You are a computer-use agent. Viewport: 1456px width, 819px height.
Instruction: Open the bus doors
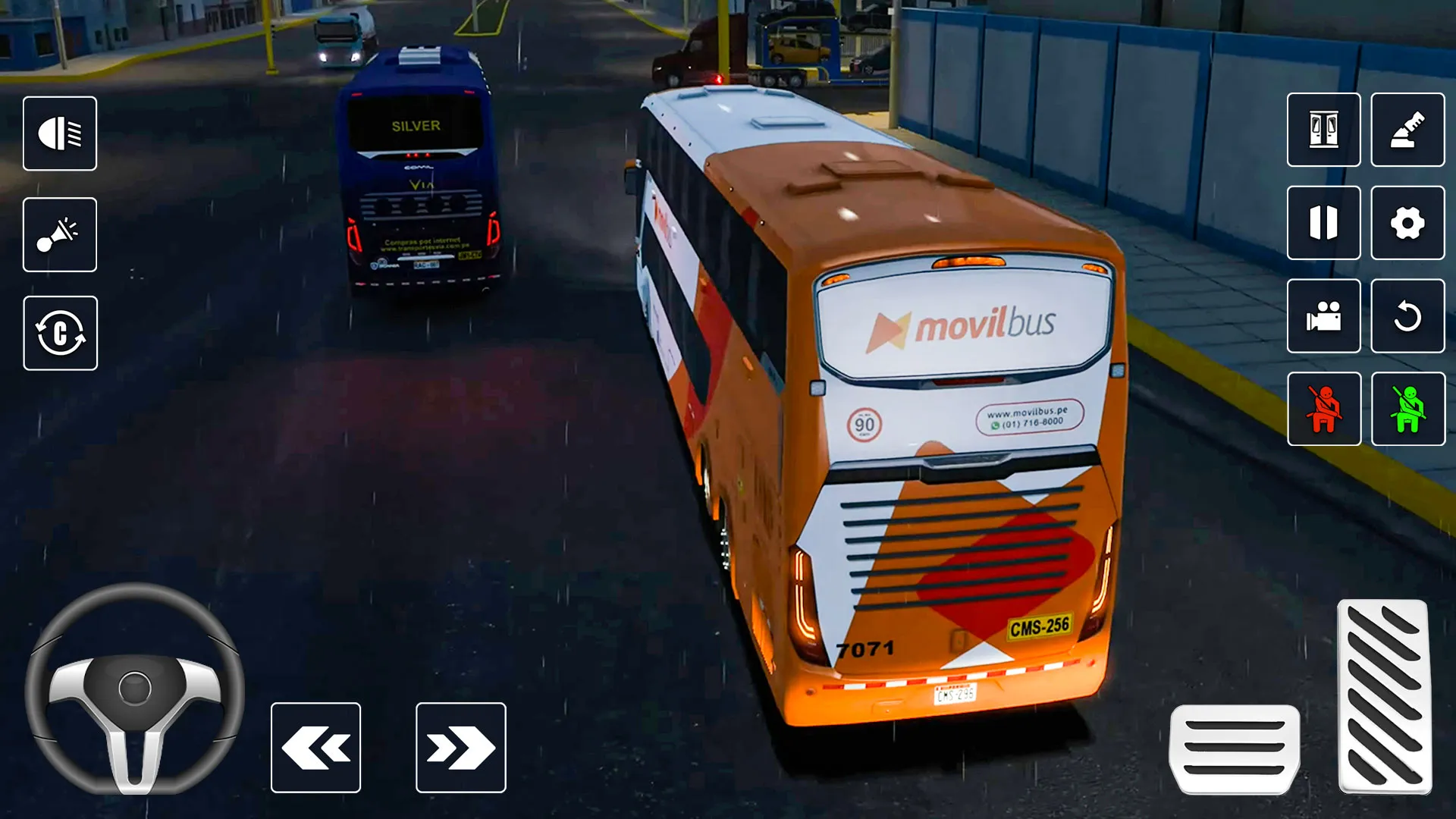(1323, 130)
